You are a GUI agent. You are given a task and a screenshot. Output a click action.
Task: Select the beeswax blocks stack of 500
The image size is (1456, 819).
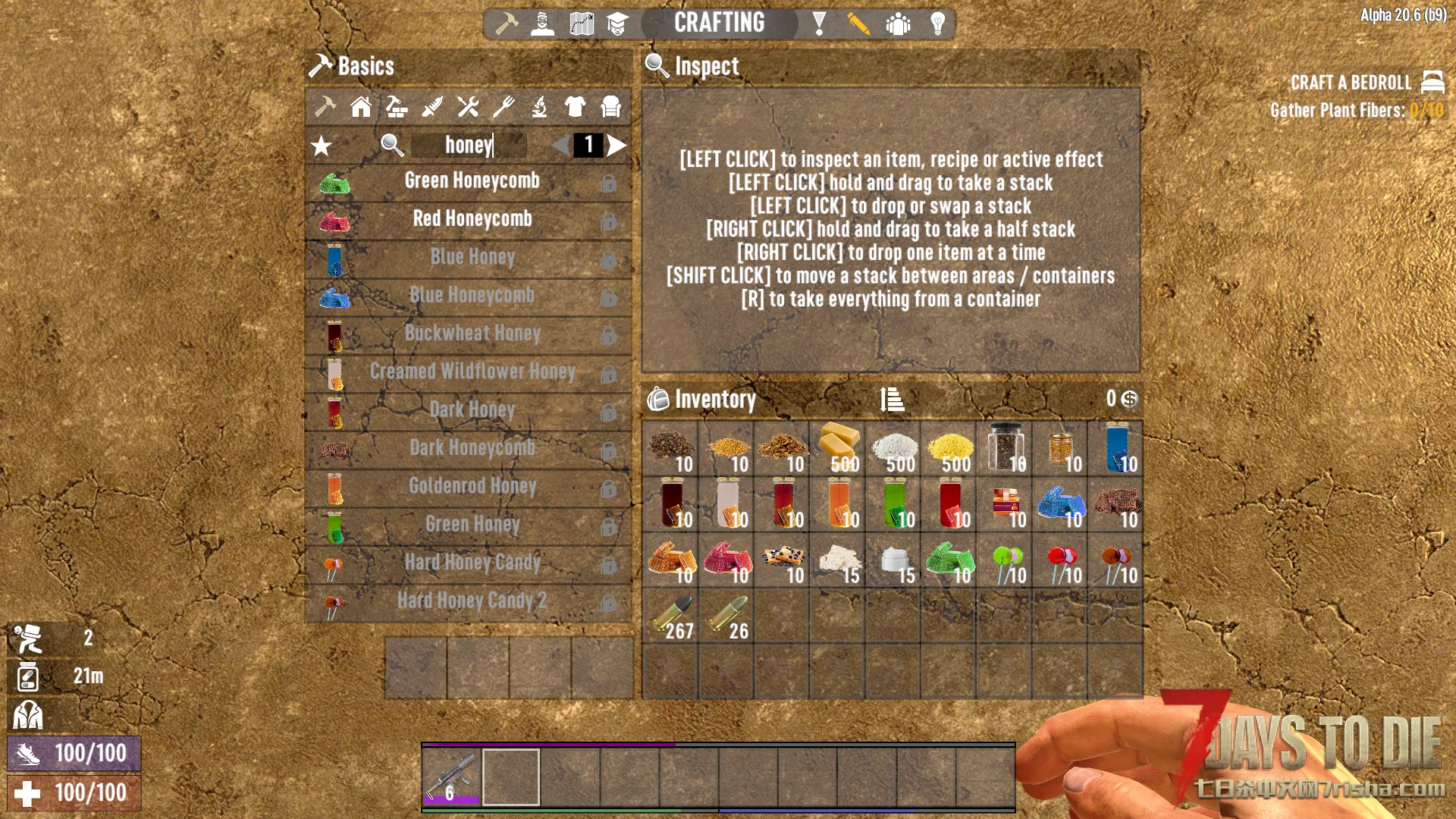point(839,448)
